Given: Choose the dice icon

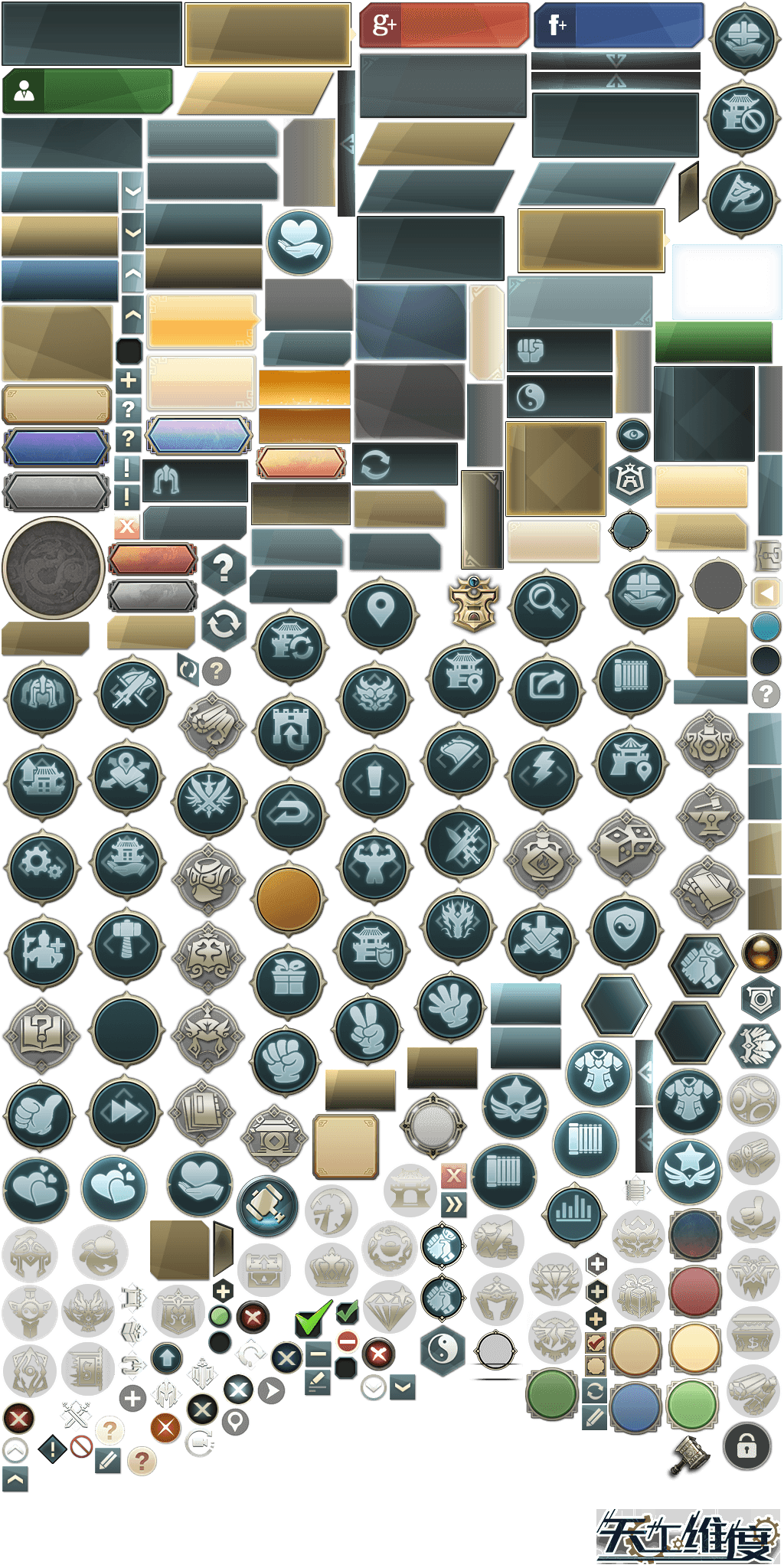Looking at the screenshot, I should coord(626,847).
